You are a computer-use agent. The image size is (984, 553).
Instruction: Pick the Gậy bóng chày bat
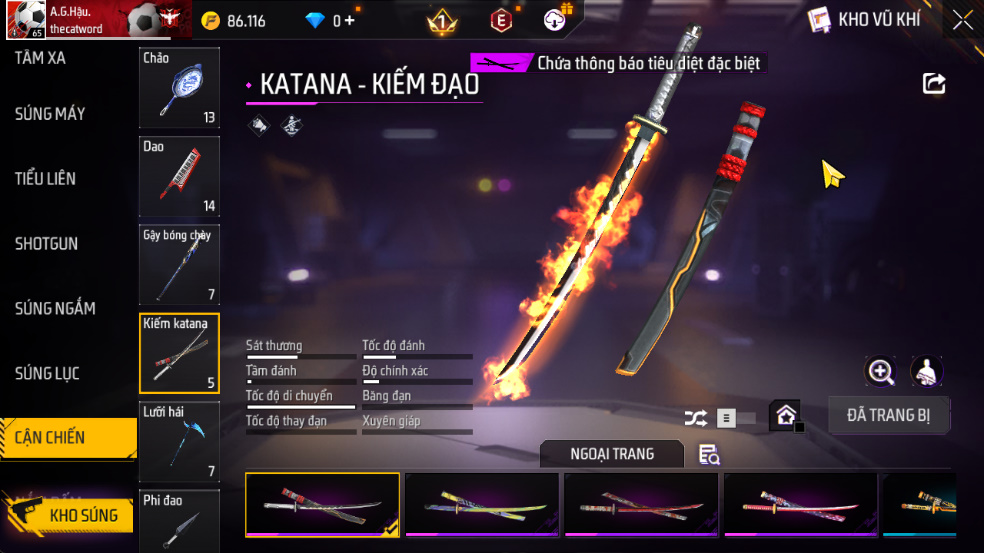pos(180,265)
